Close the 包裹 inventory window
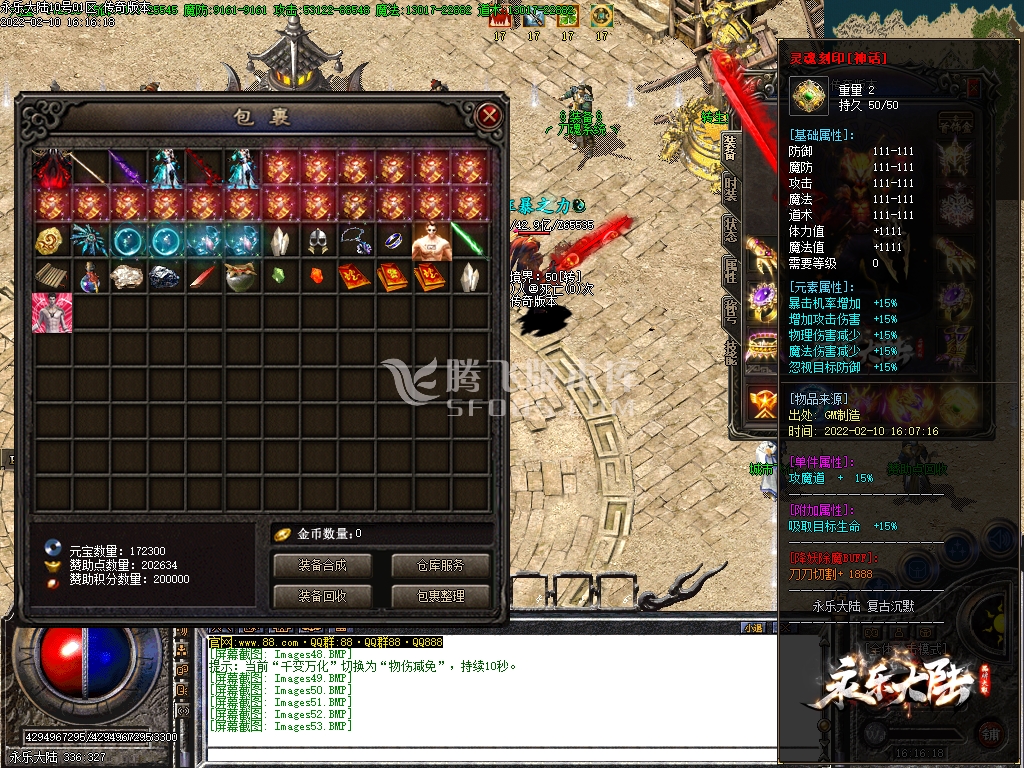This screenshot has width=1024, height=768. pyautogui.click(x=489, y=116)
